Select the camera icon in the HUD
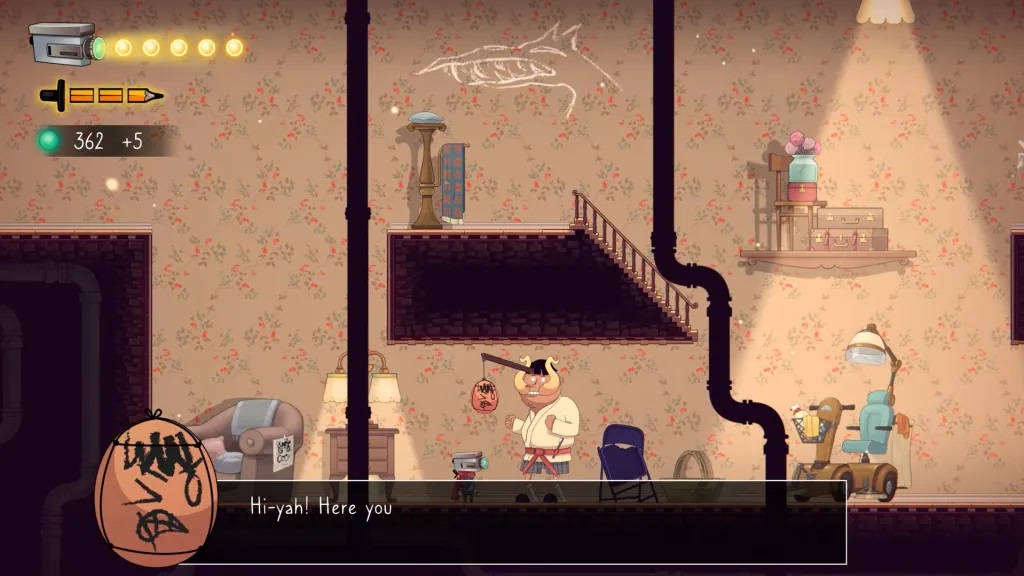Screen dimensions: 1024x576 pos(64,45)
